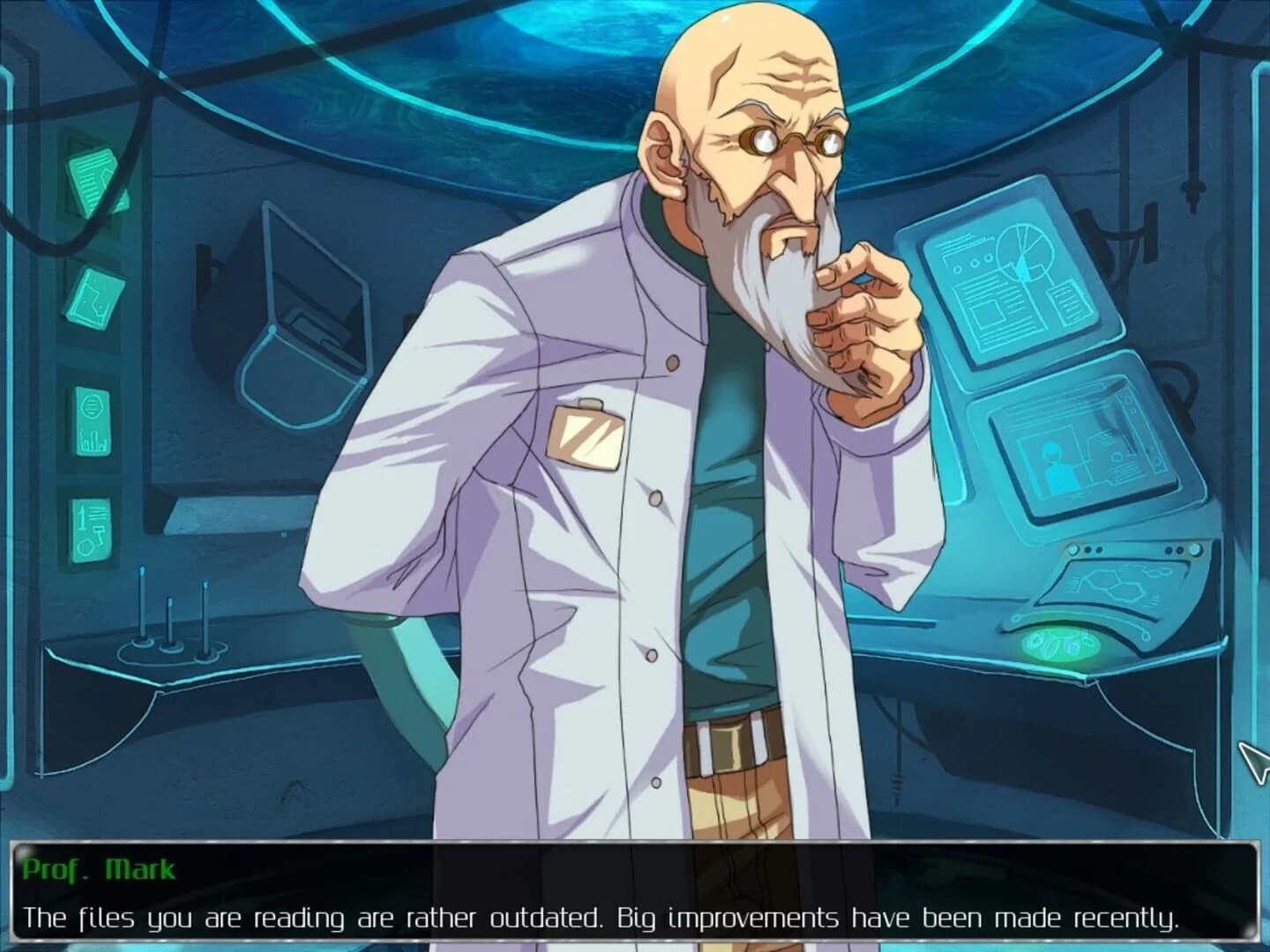The width and height of the screenshot is (1270, 952).
Task: Adjust the three antenna pins on the left table
Action: [172, 617]
